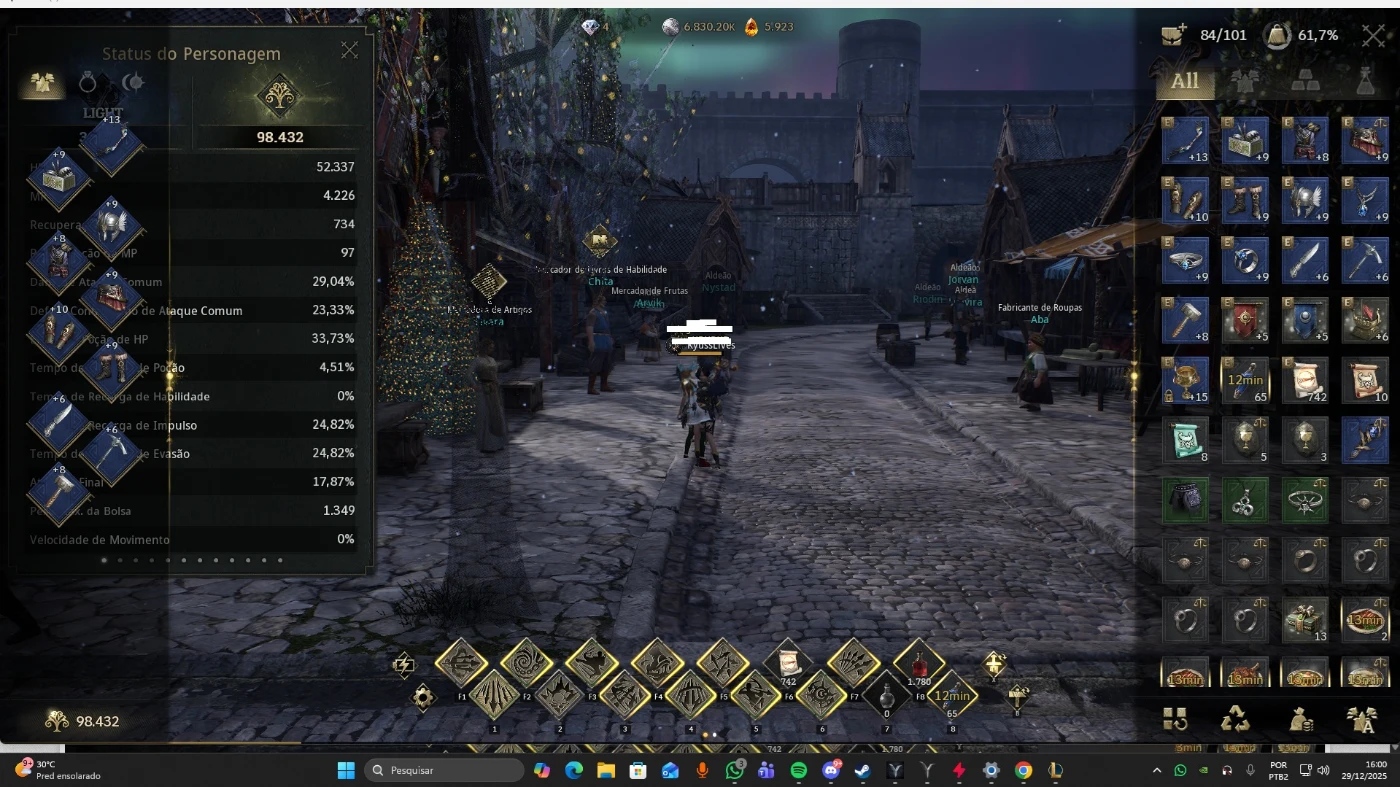The image size is (1400, 787).
Task: Activate the F2 spiral skill
Action: 526,663
